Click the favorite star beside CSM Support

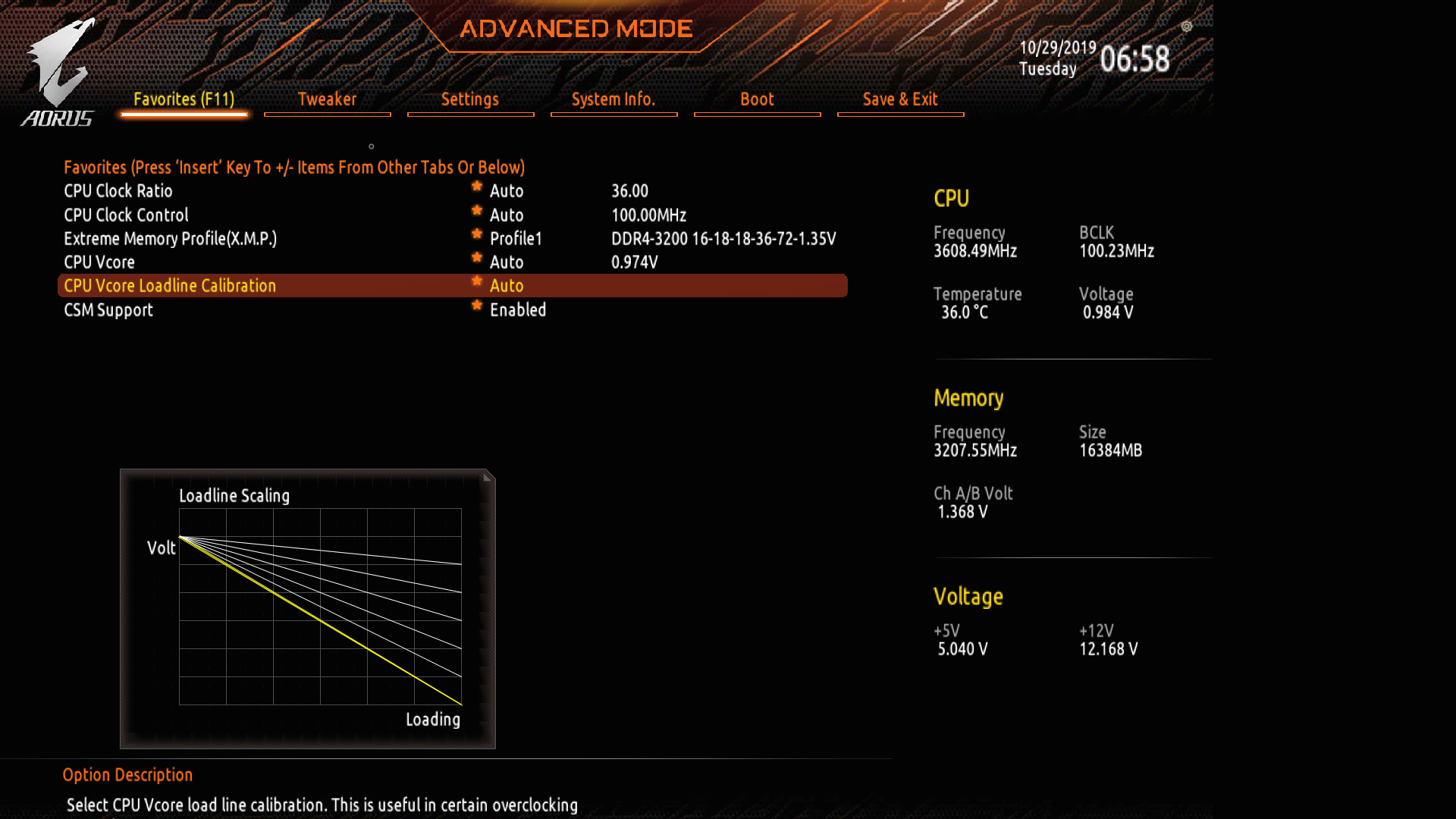click(x=476, y=305)
